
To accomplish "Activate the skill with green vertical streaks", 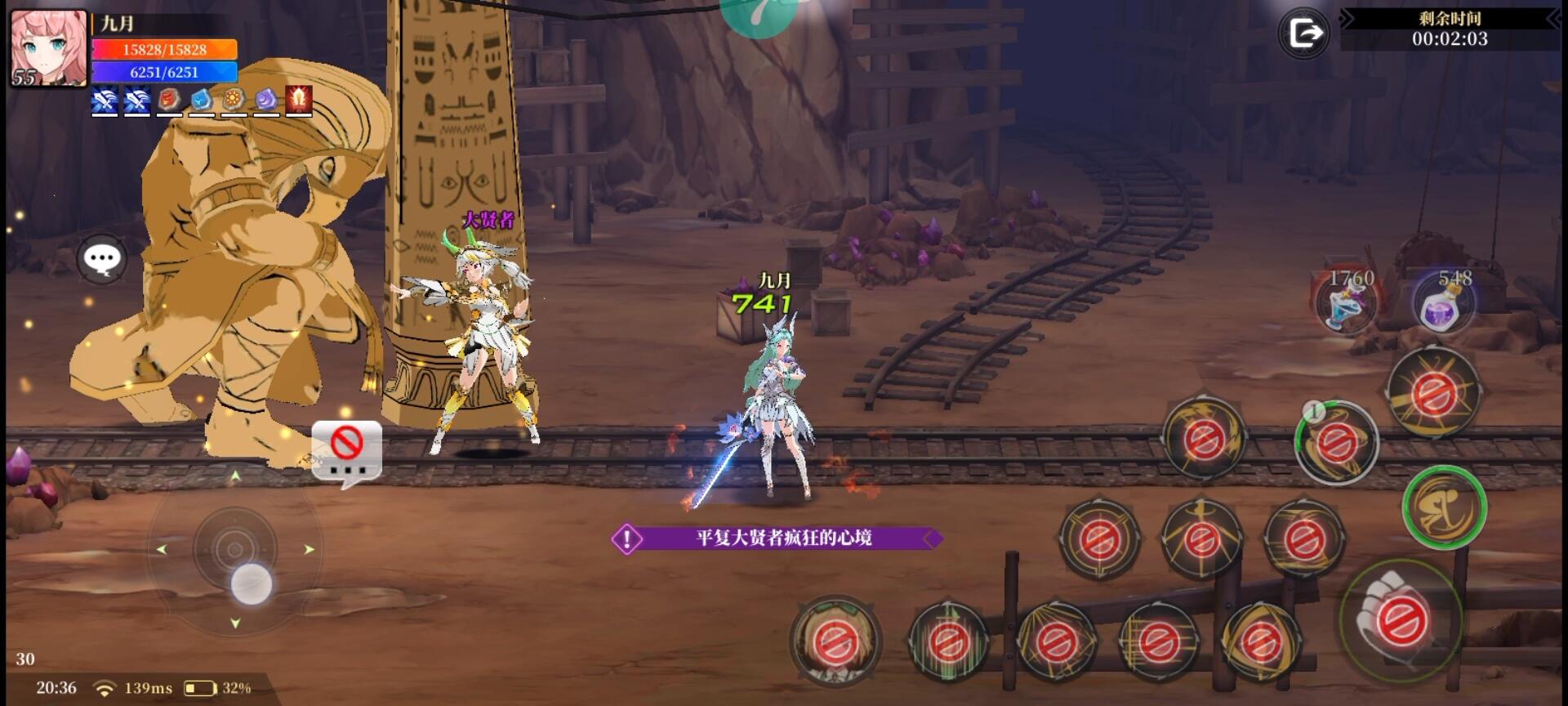I will pyautogui.click(x=947, y=641).
